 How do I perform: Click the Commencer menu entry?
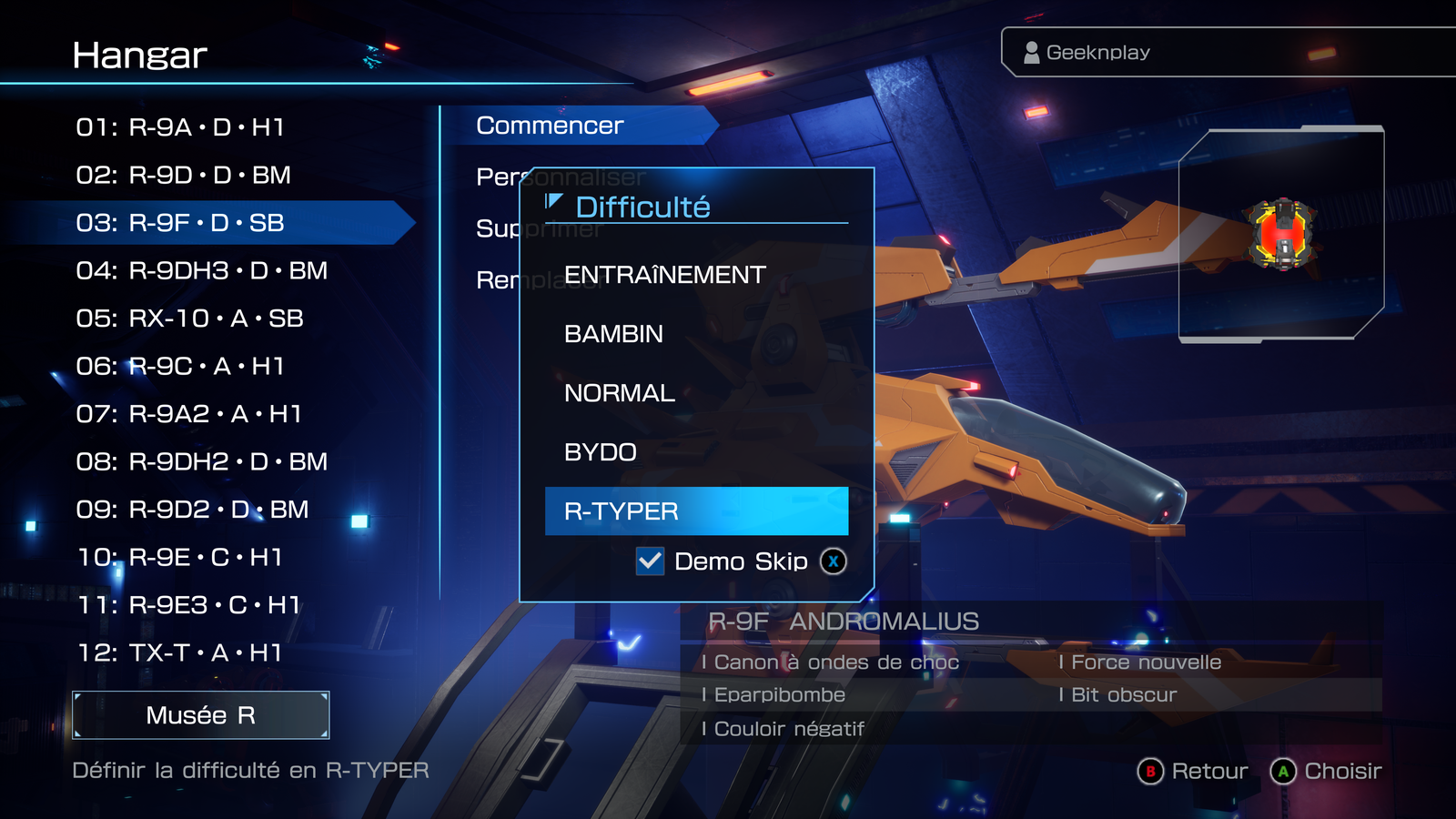pyautogui.click(x=550, y=126)
